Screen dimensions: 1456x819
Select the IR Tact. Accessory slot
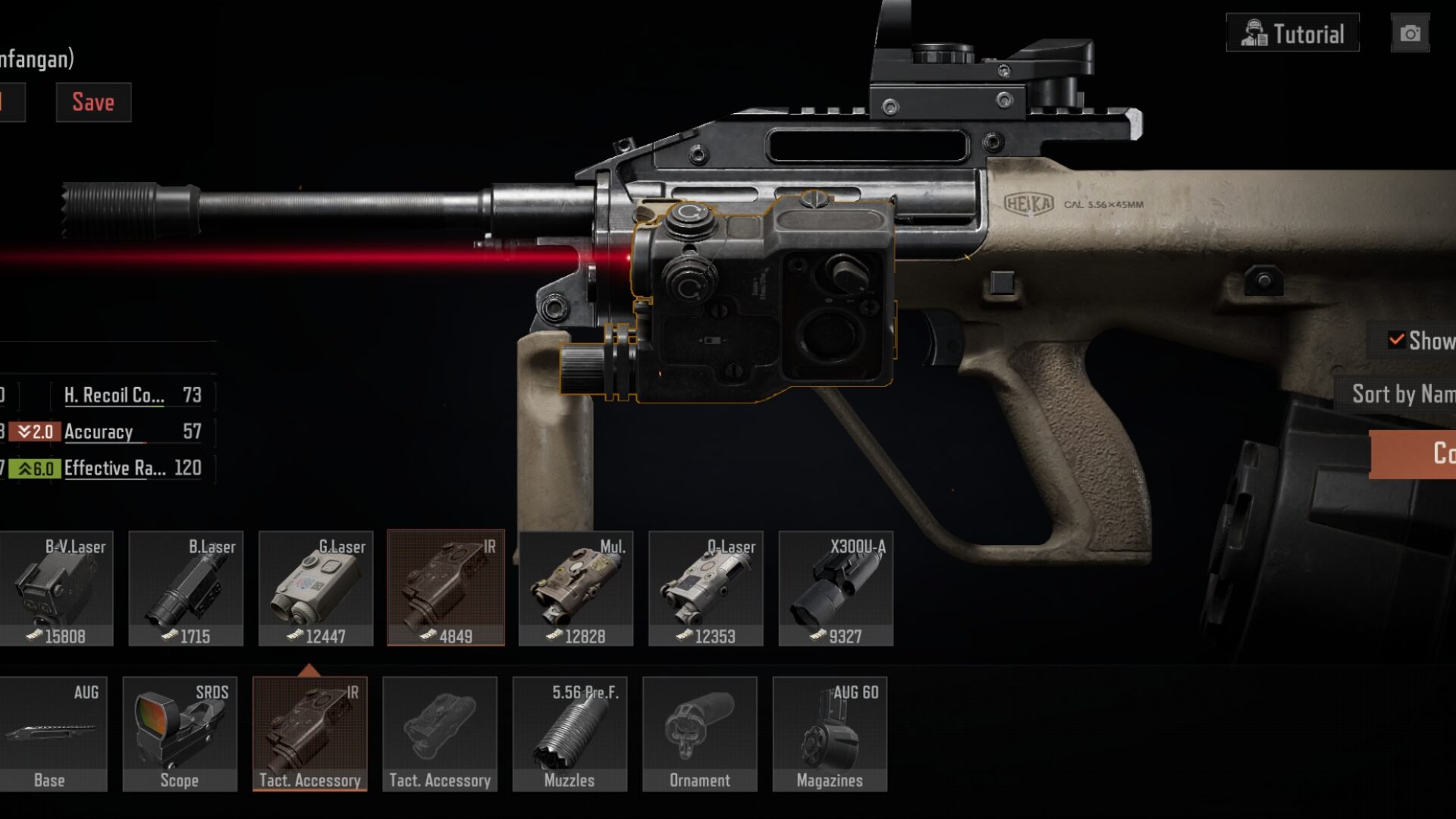click(x=309, y=734)
